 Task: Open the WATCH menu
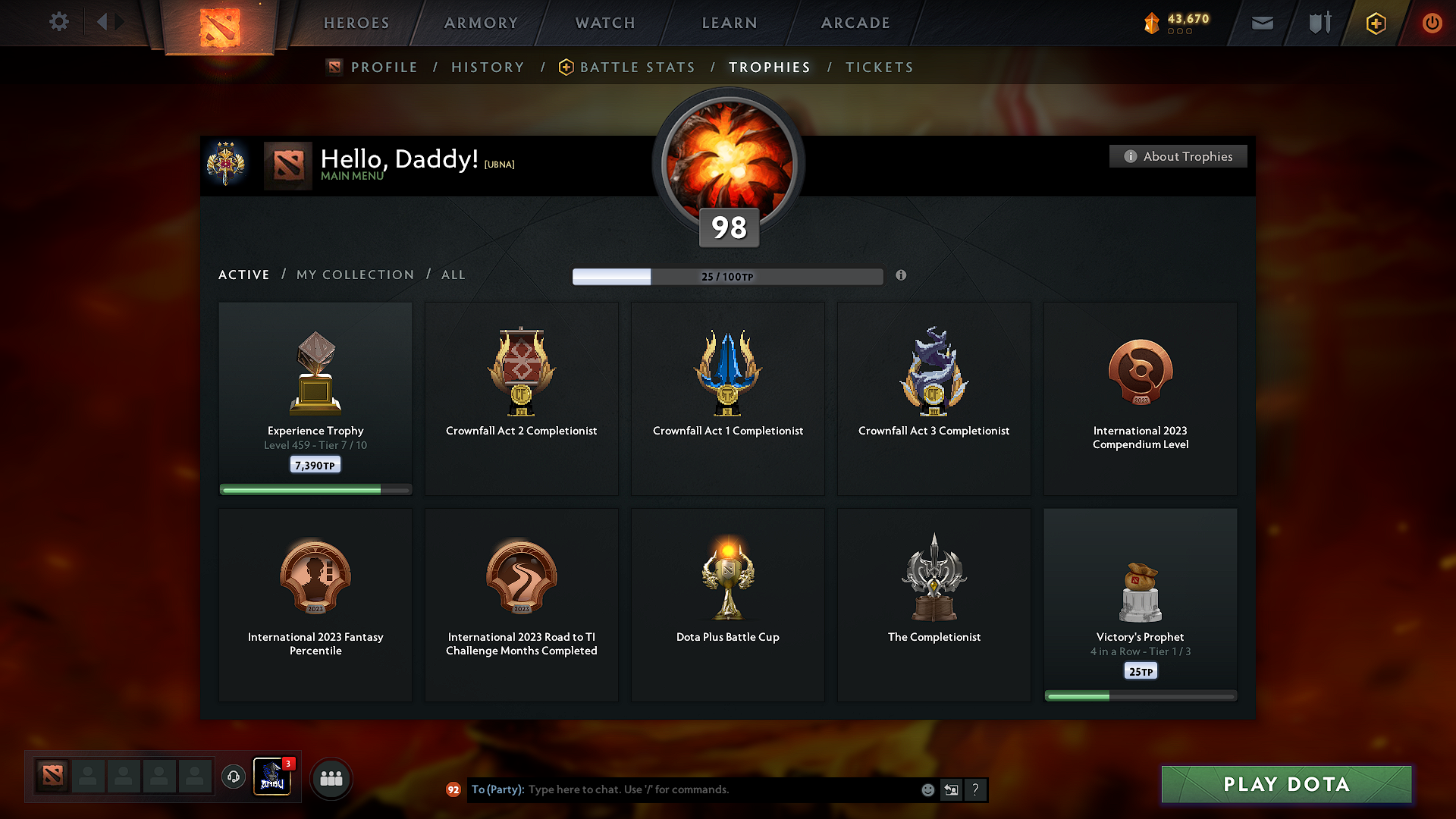point(604,23)
